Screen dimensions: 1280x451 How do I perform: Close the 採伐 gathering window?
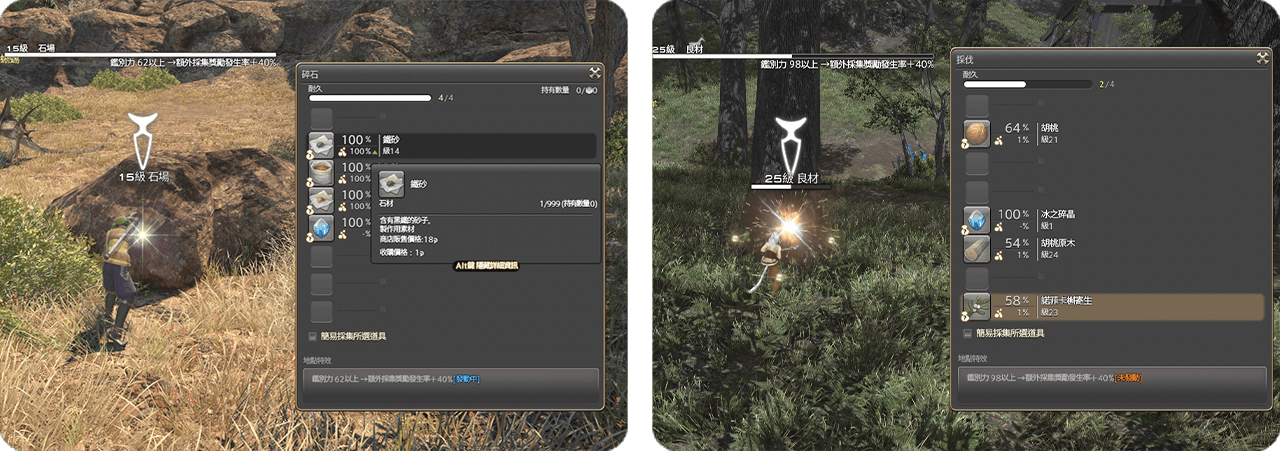click(x=1262, y=59)
